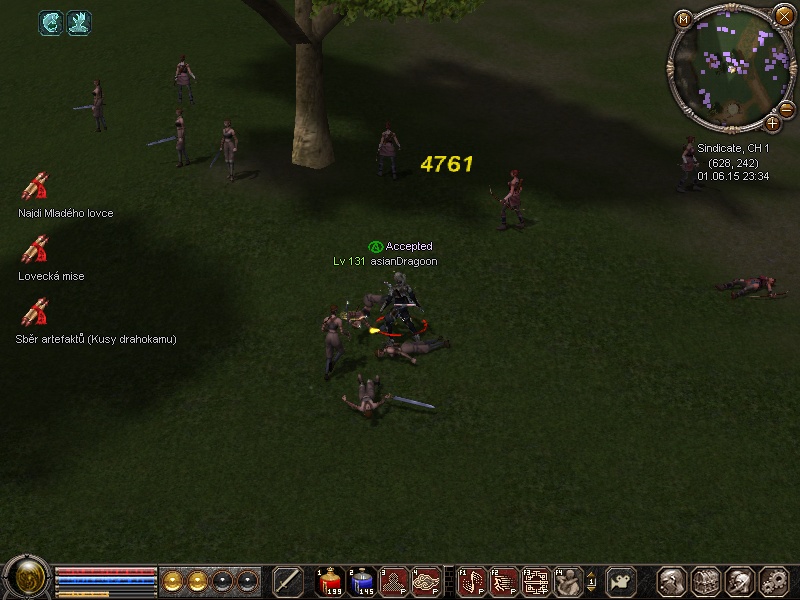Zoom in the minimap with plus button
This screenshot has height=600, width=800.
[772, 123]
